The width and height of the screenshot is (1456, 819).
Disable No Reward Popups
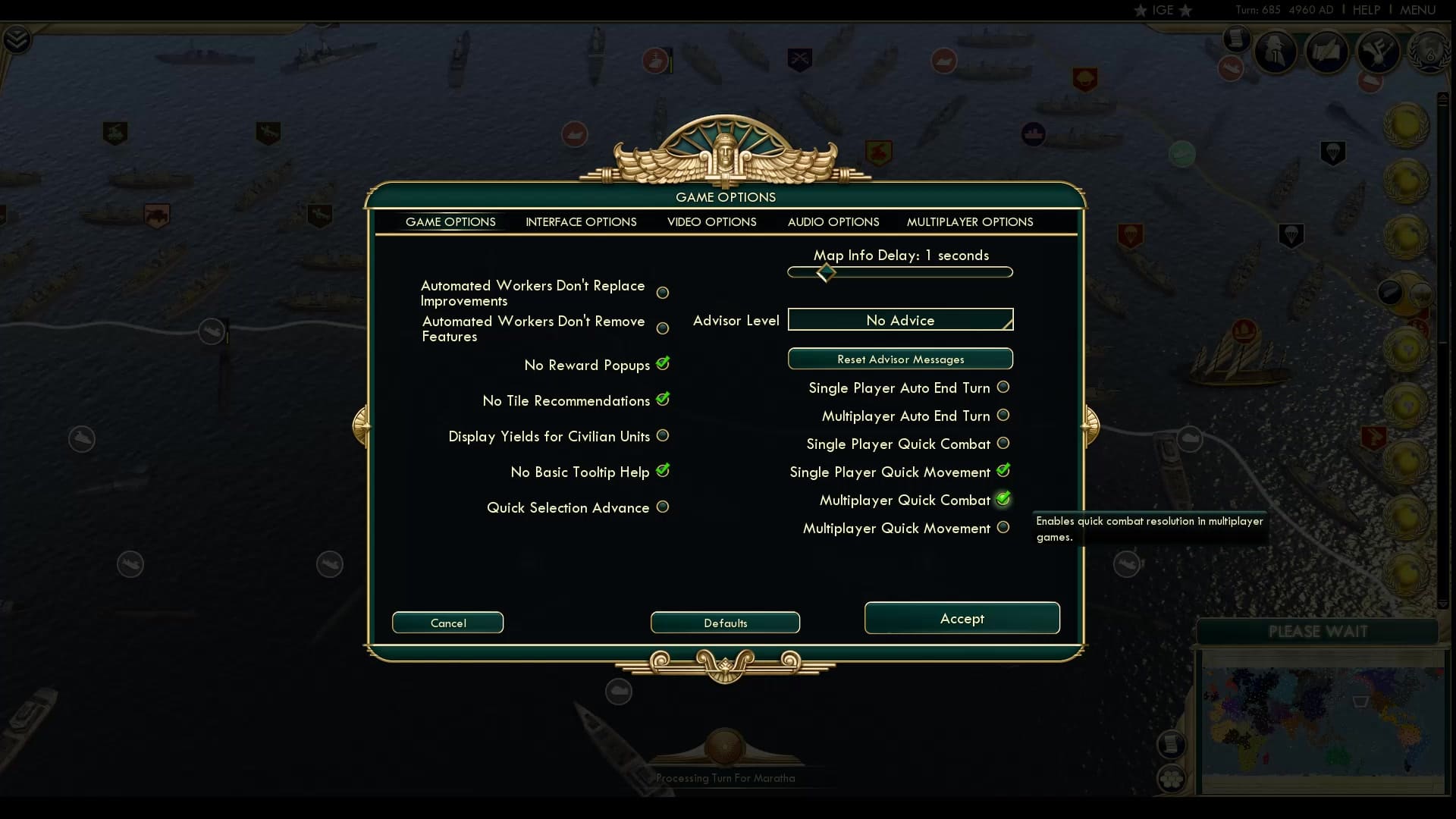(663, 364)
